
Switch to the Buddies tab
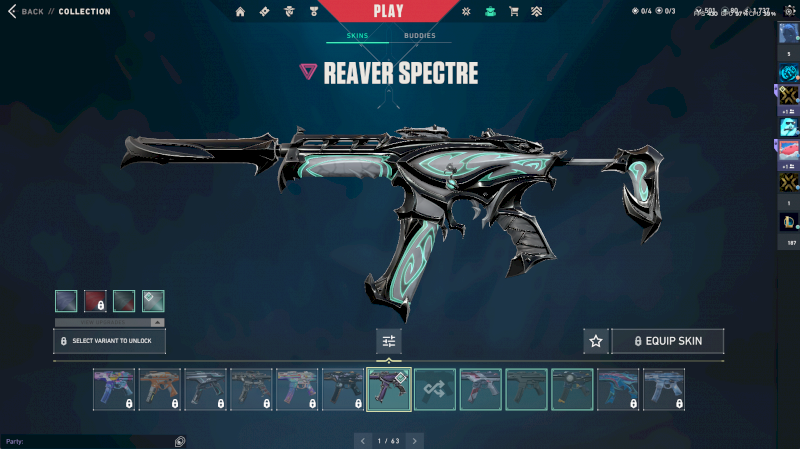(x=420, y=36)
